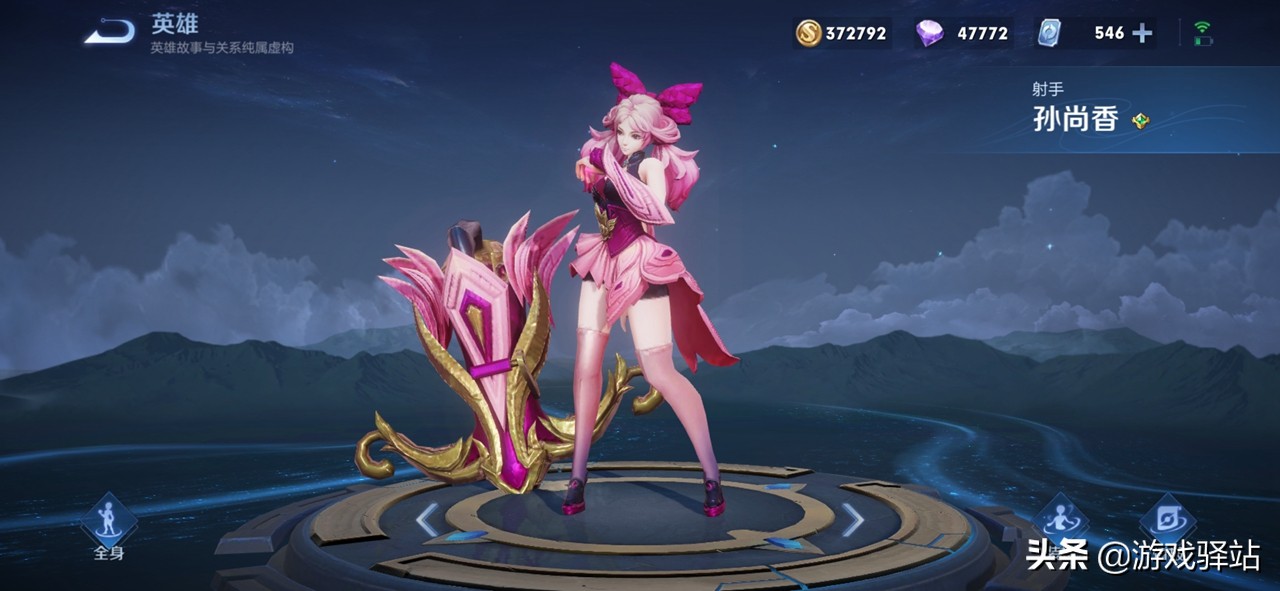Viewport: 1280px width, 591px height.
Task: Open the seated-figure diamond icon
Action: point(1060,519)
